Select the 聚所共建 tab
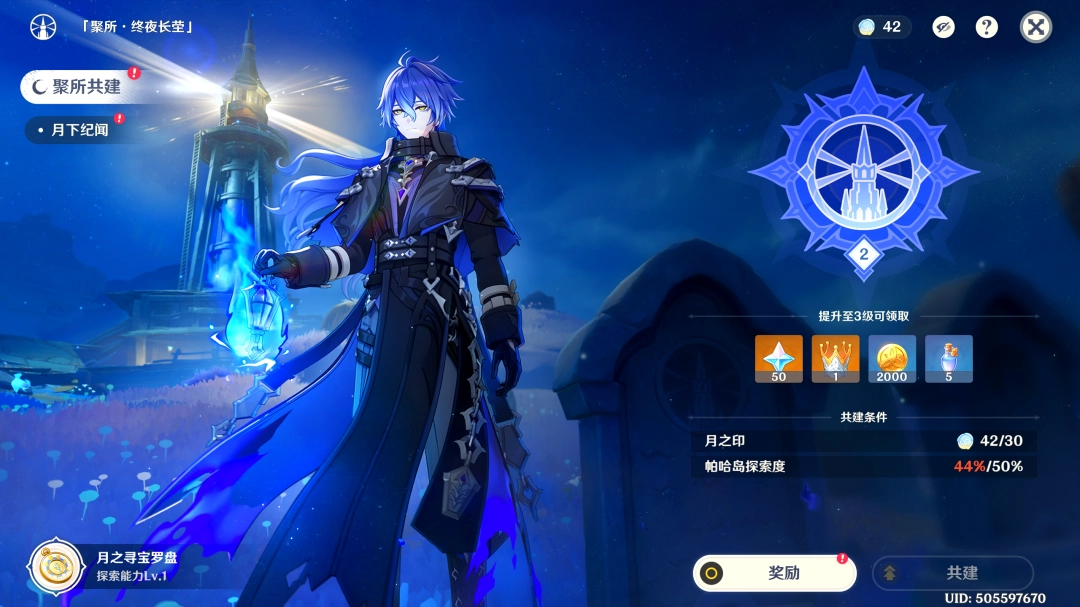Image resolution: width=1080 pixels, height=607 pixels. click(x=78, y=87)
